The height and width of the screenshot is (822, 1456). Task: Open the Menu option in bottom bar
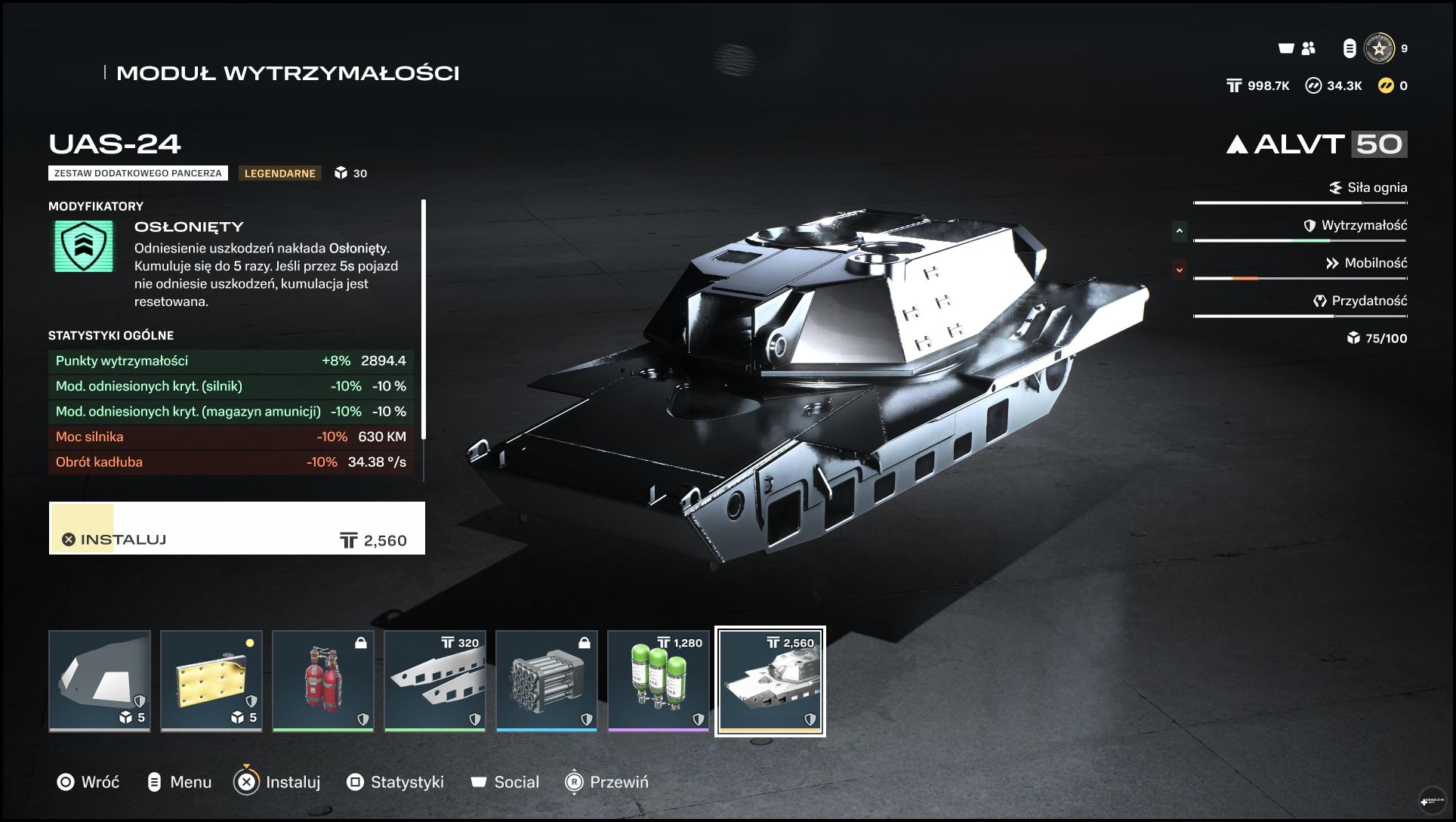[179, 782]
